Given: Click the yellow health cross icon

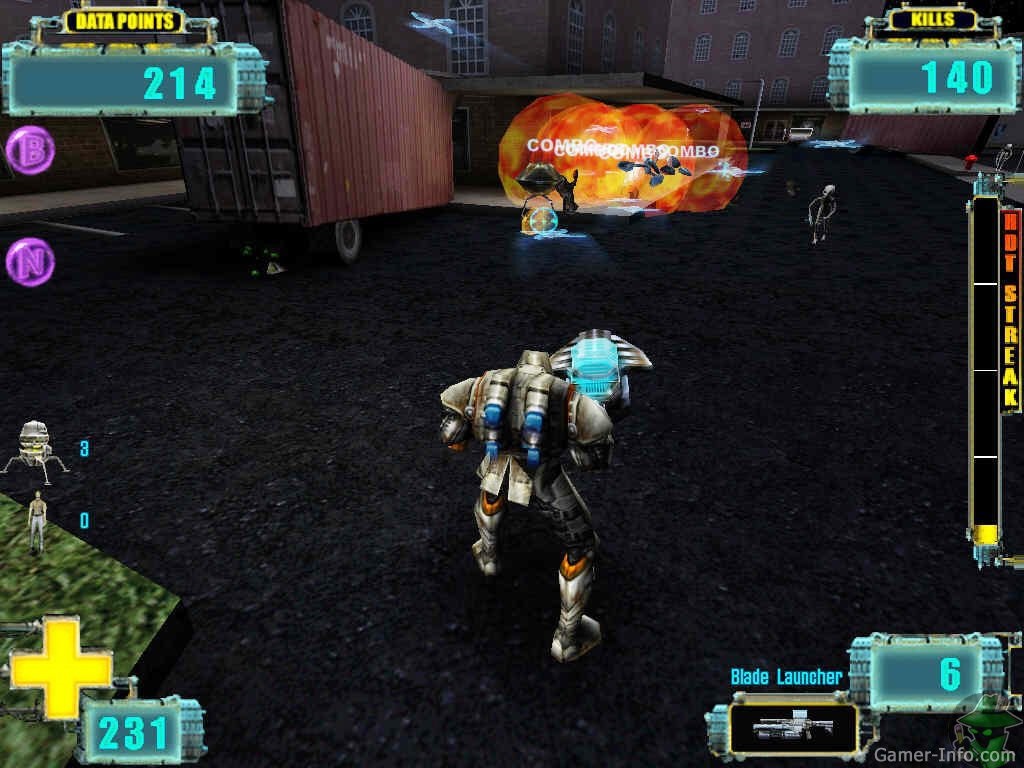Looking at the screenshot, I should click(60, 667).
